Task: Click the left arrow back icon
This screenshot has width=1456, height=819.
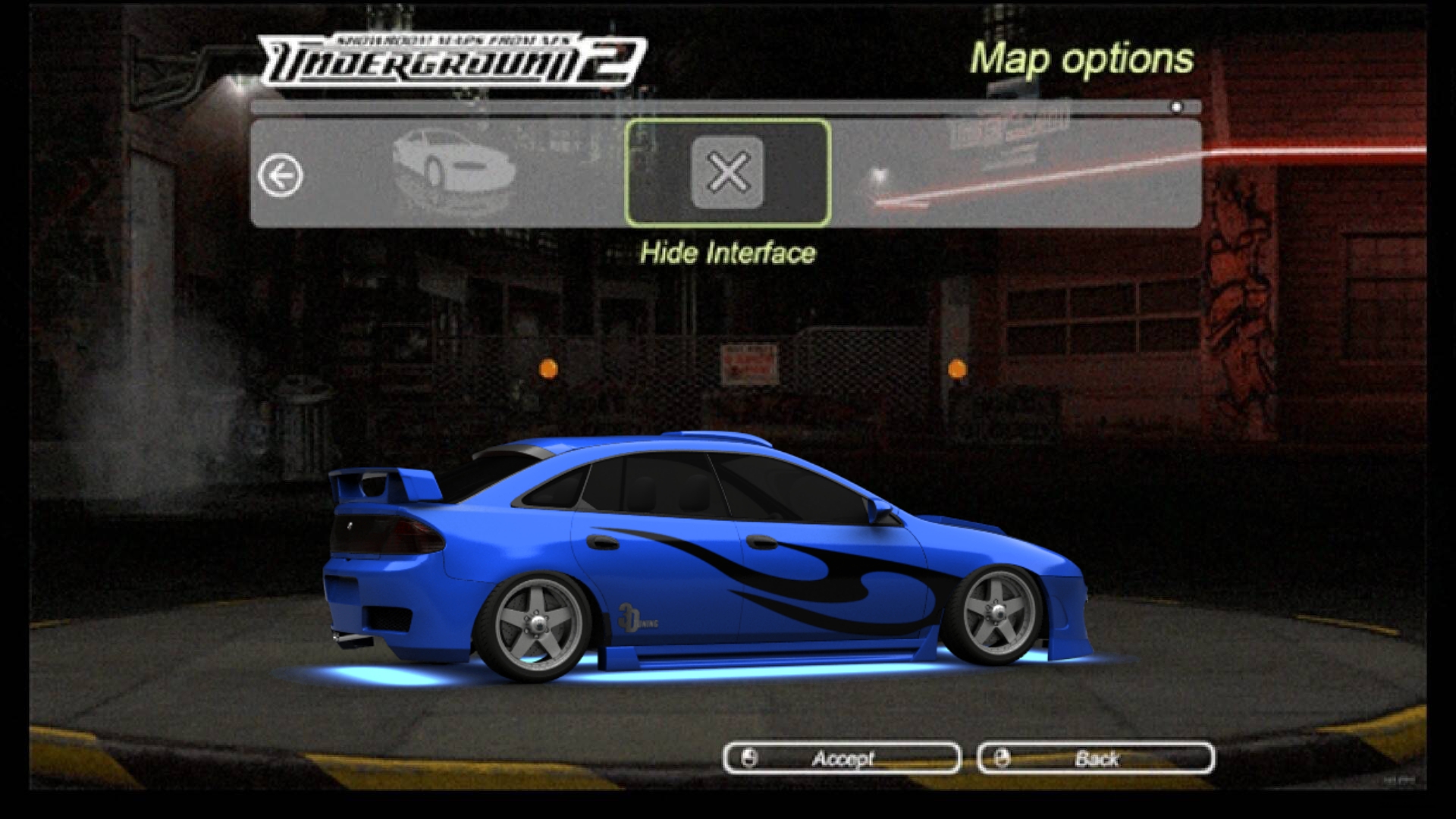Action: (x=280, y=177)
